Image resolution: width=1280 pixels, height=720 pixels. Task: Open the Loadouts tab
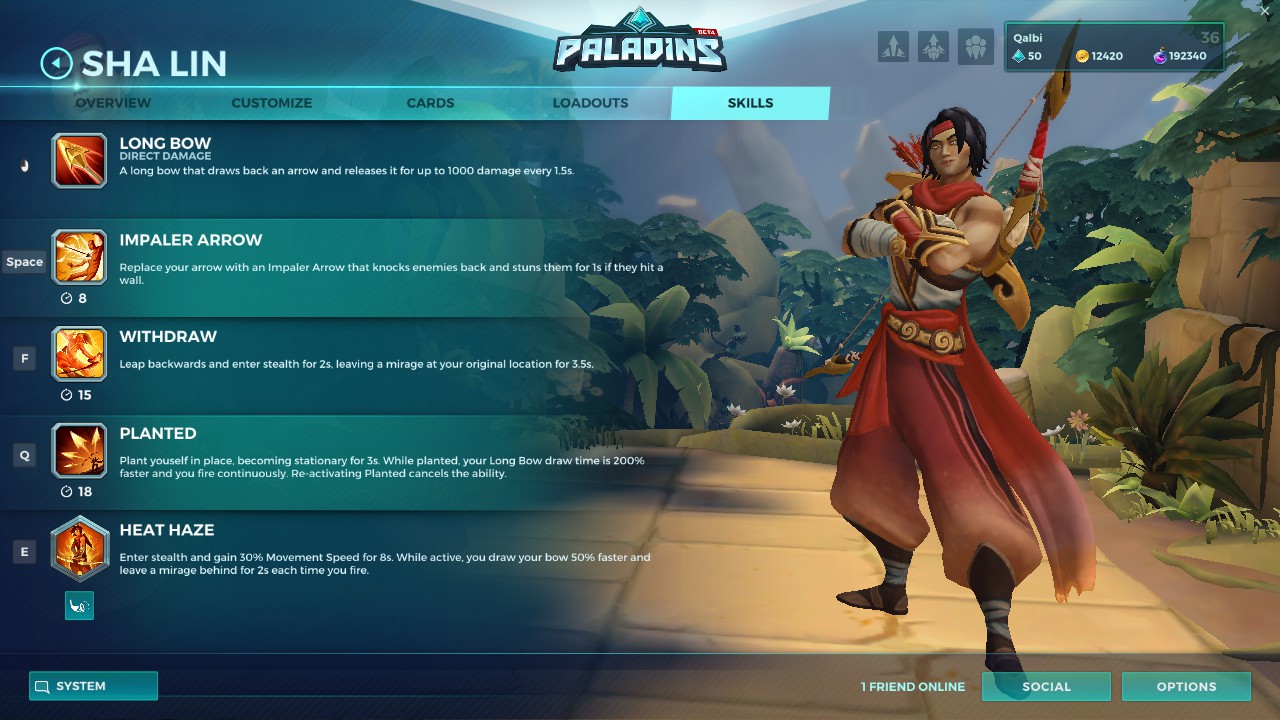click(x=590, y=102)
